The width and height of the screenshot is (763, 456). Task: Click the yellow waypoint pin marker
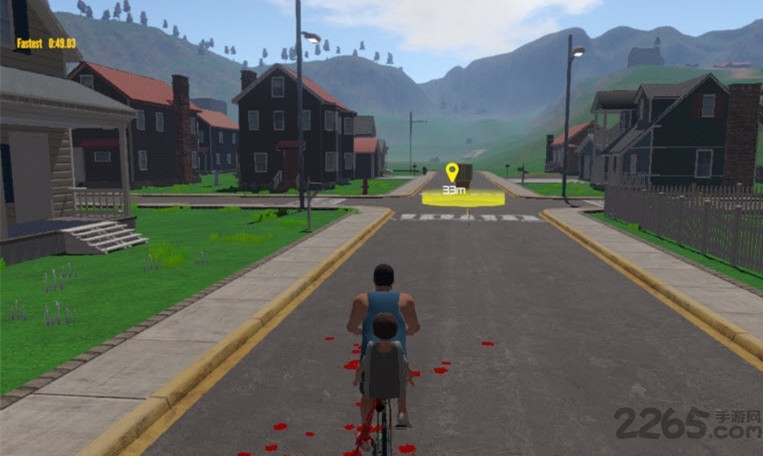[x=452, y=172]
